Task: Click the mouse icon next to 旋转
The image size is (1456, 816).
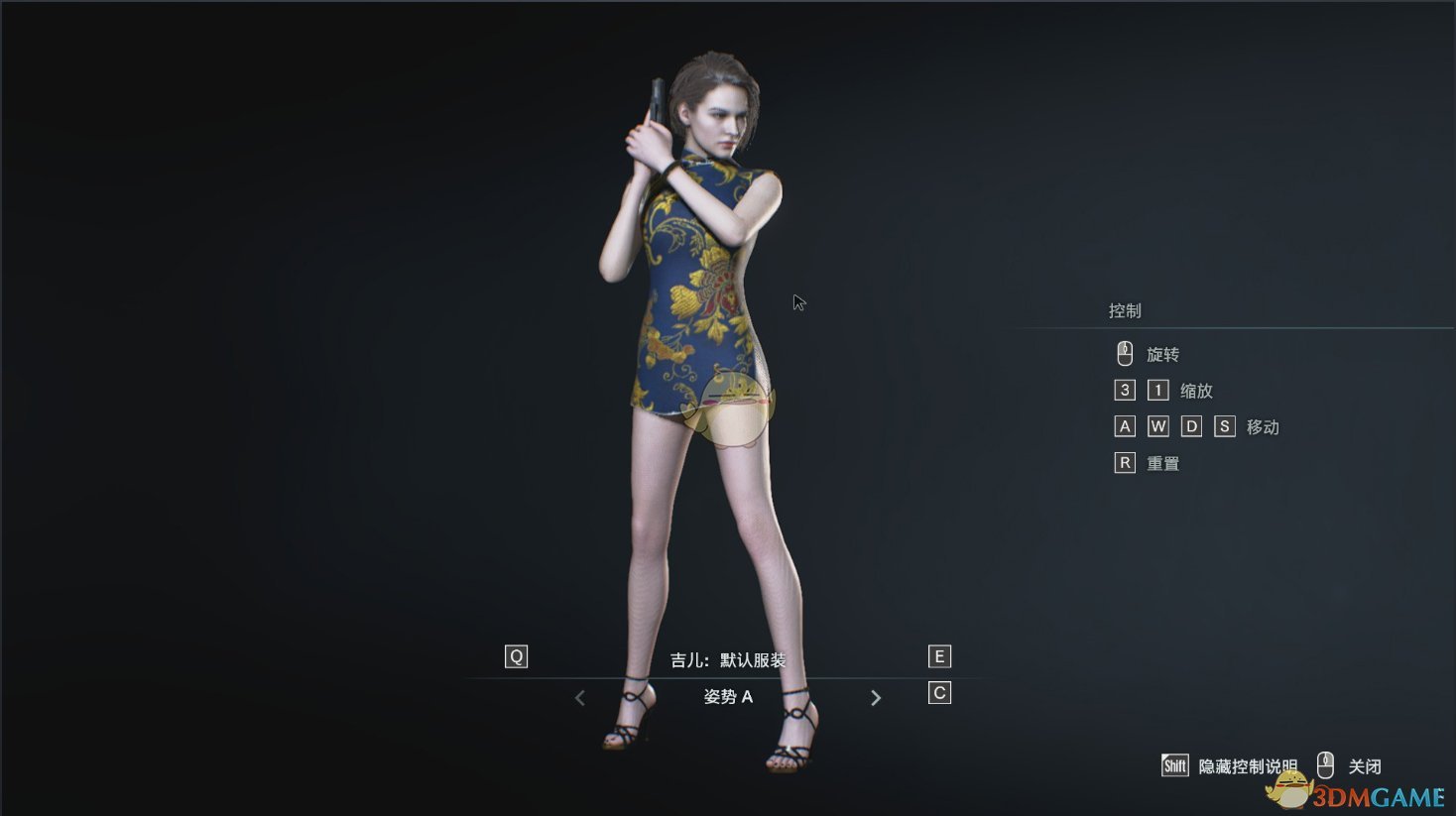Action: click(1124, 353)
